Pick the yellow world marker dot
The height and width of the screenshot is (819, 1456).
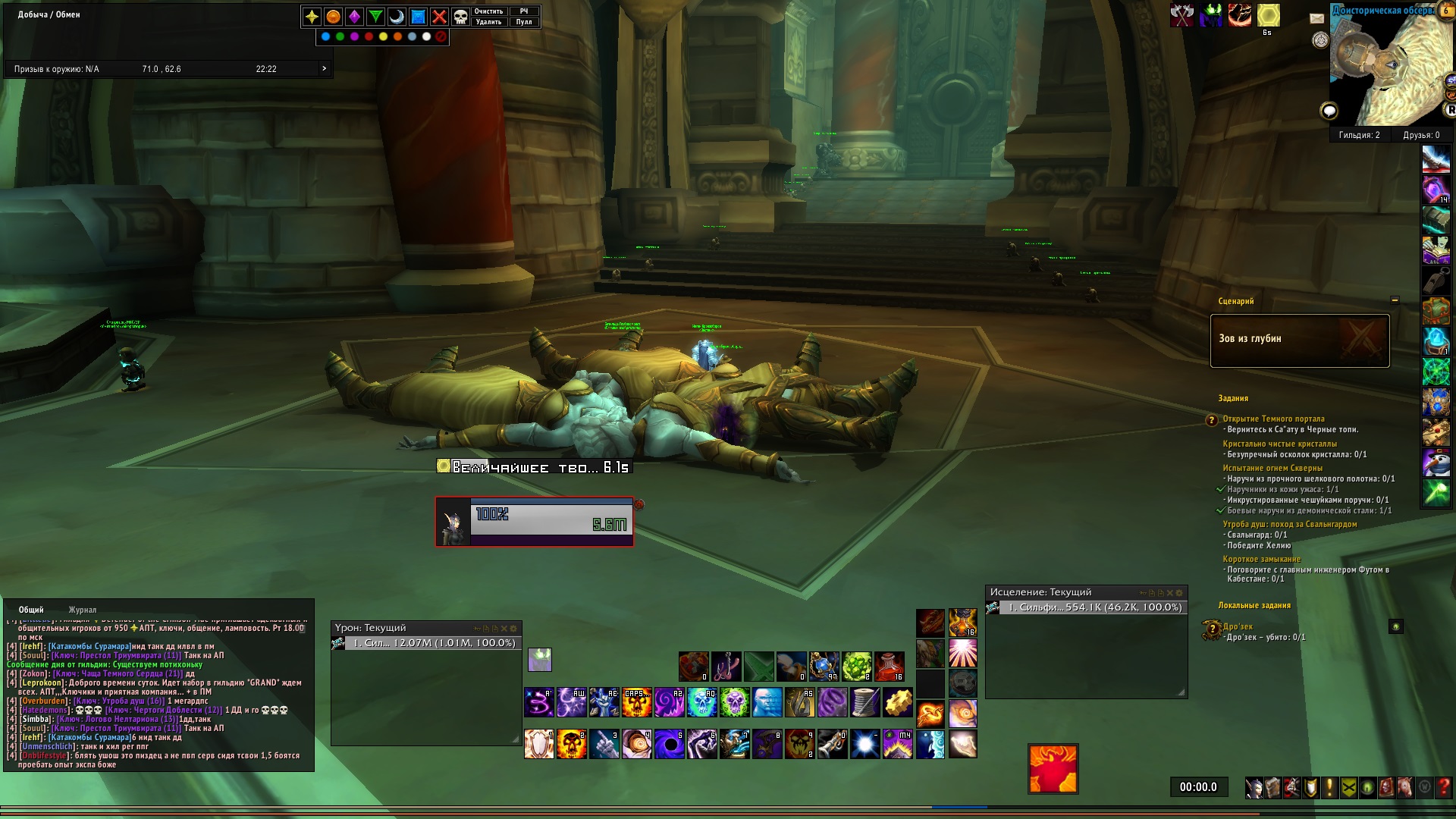[x=384, y=36]
